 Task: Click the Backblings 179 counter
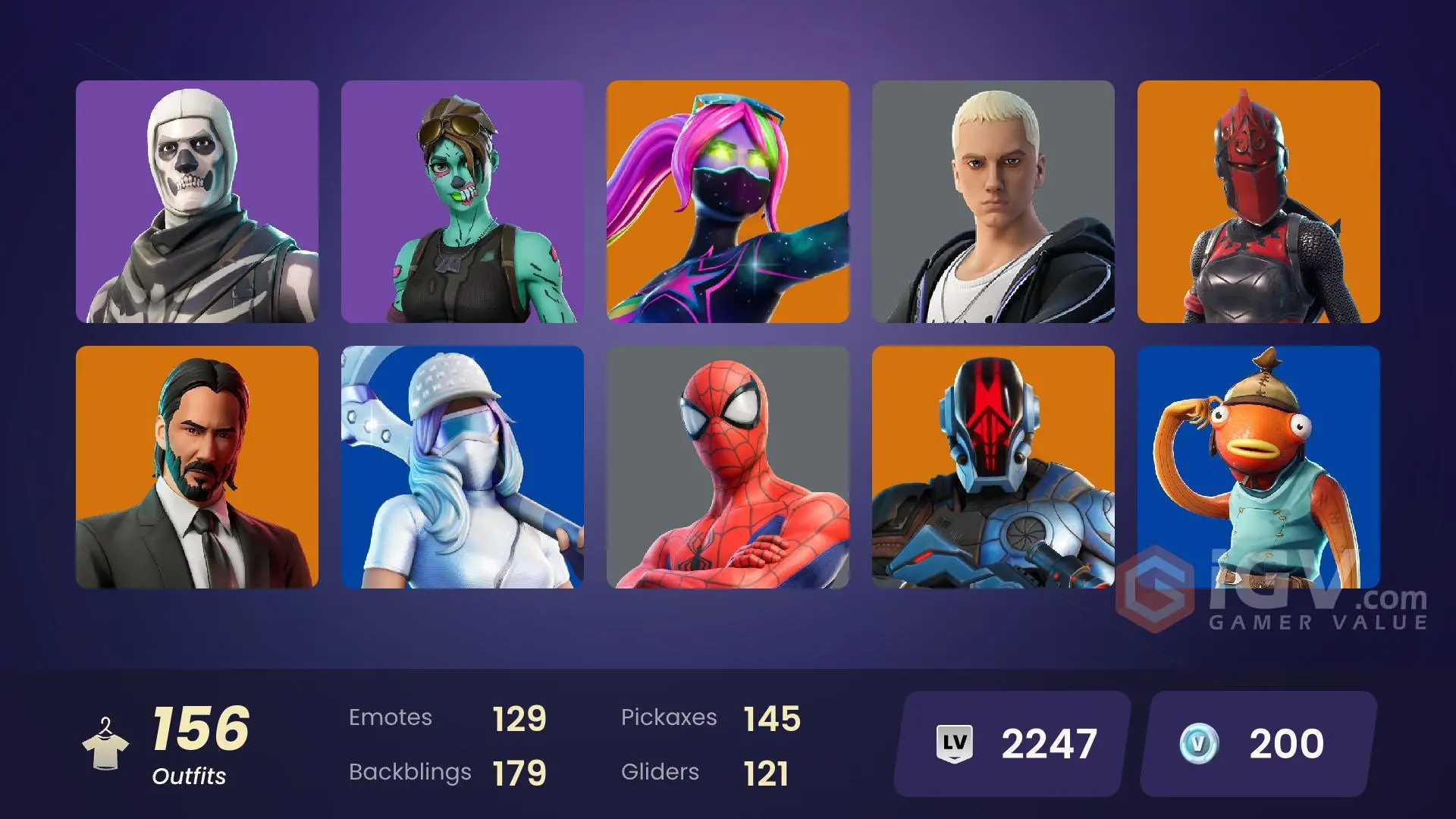tap(447, 772)
